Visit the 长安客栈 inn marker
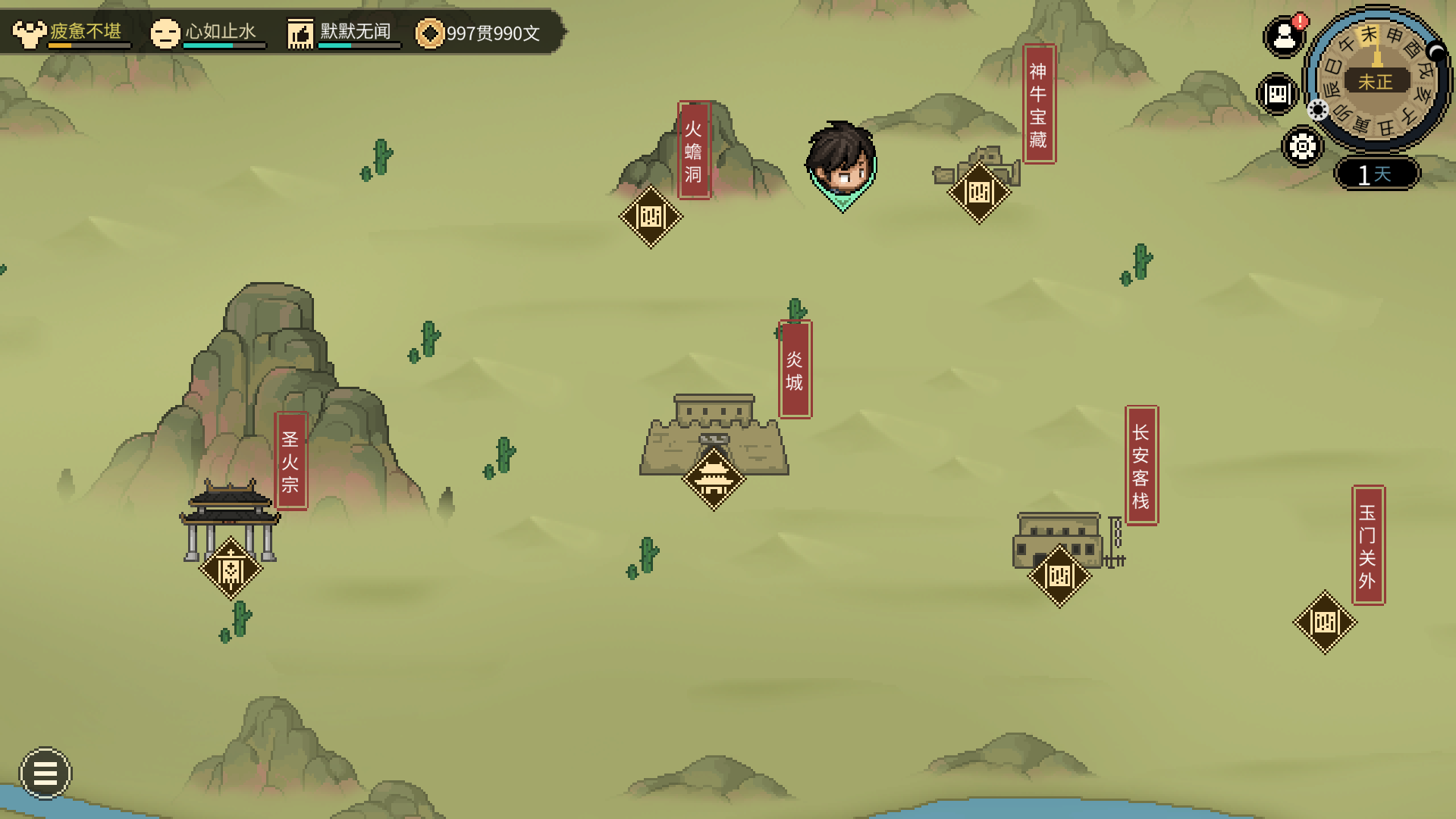 (x=1059, y=576)
